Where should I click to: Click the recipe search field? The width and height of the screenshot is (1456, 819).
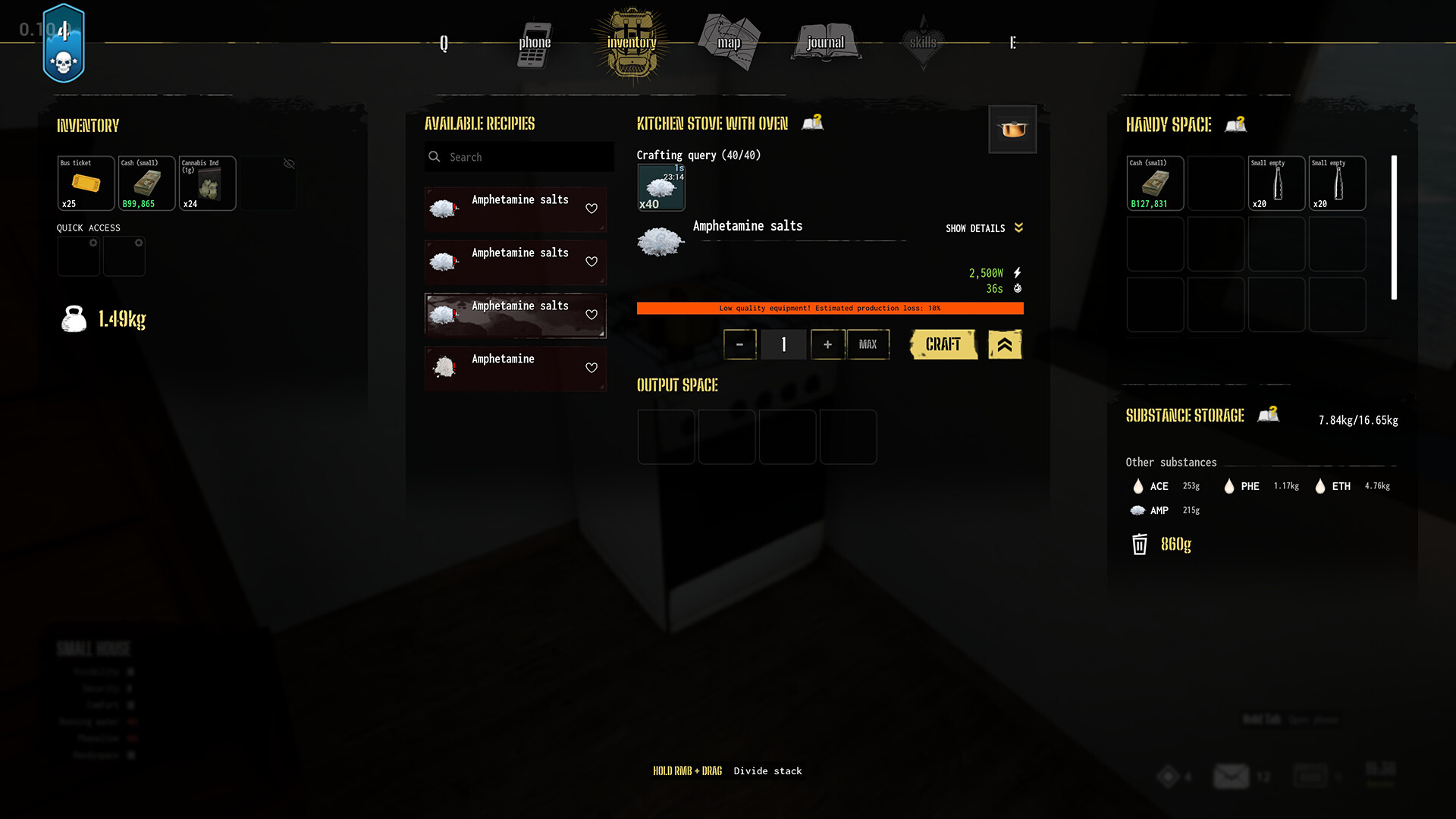[519, 157]
